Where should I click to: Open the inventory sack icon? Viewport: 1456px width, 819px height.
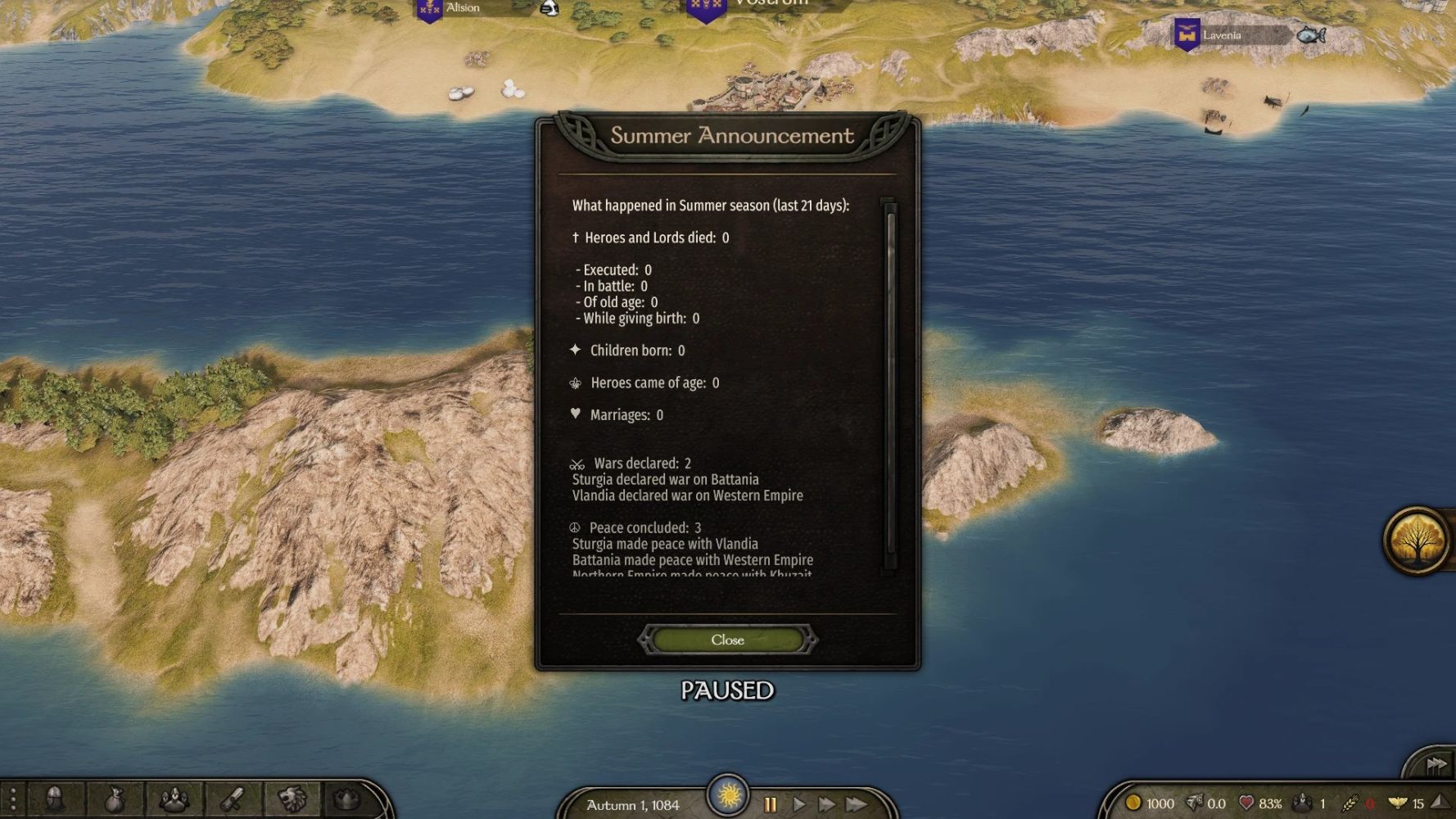[x=115, y=799]
